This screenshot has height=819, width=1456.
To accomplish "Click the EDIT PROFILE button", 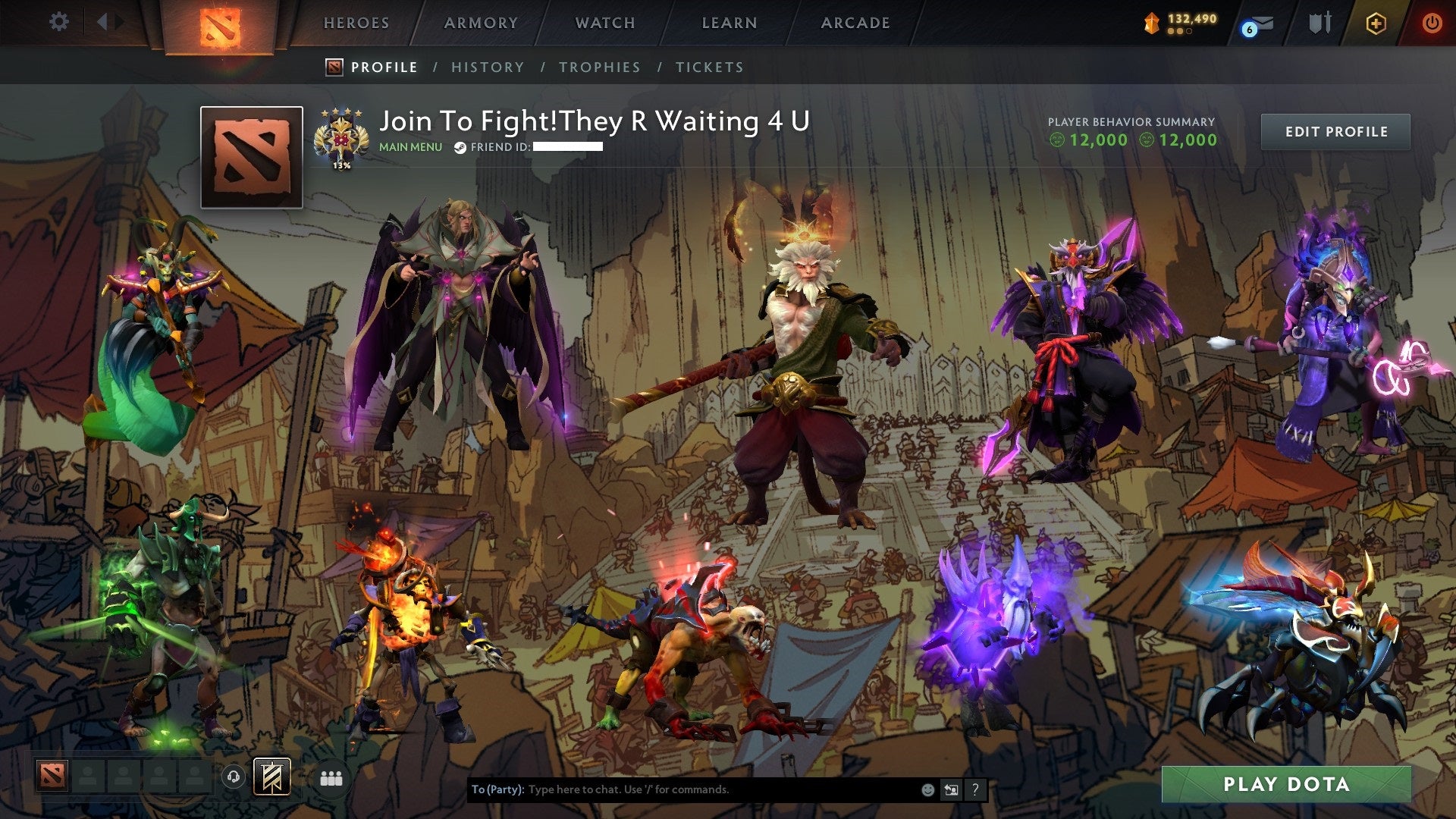I will (x=1335, y=130).
